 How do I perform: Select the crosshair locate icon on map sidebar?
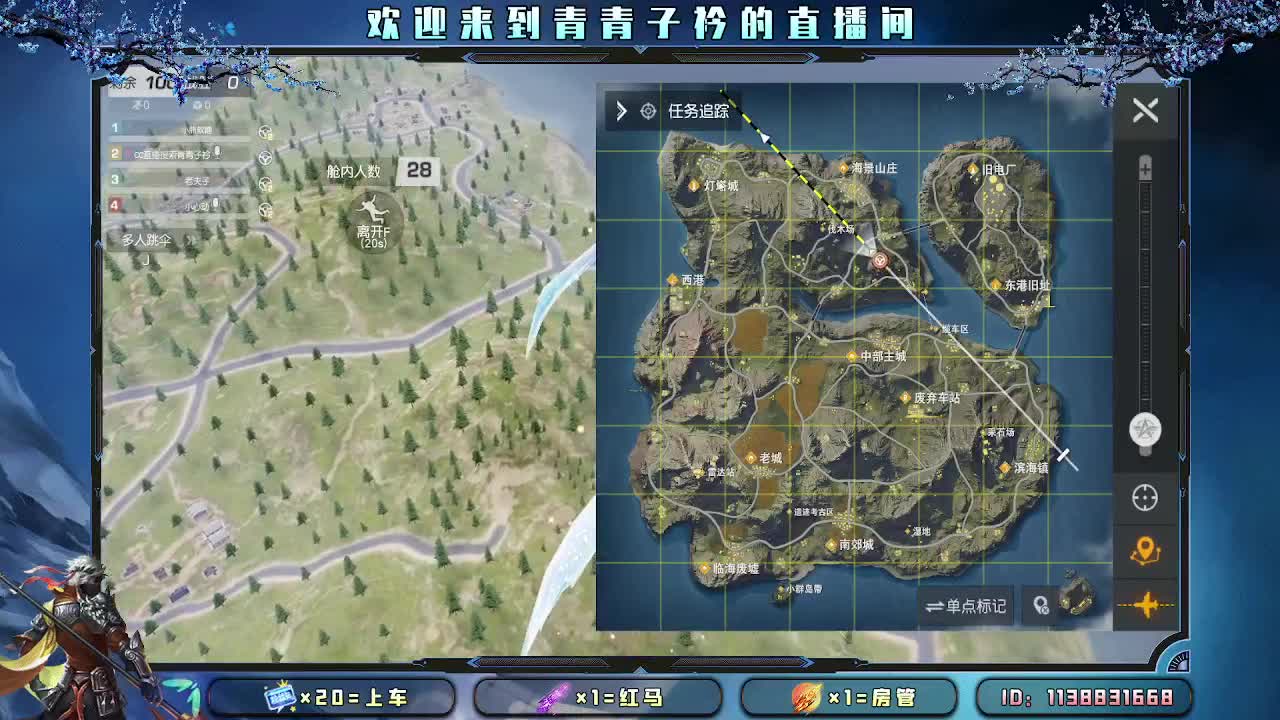coord(1146,498)
